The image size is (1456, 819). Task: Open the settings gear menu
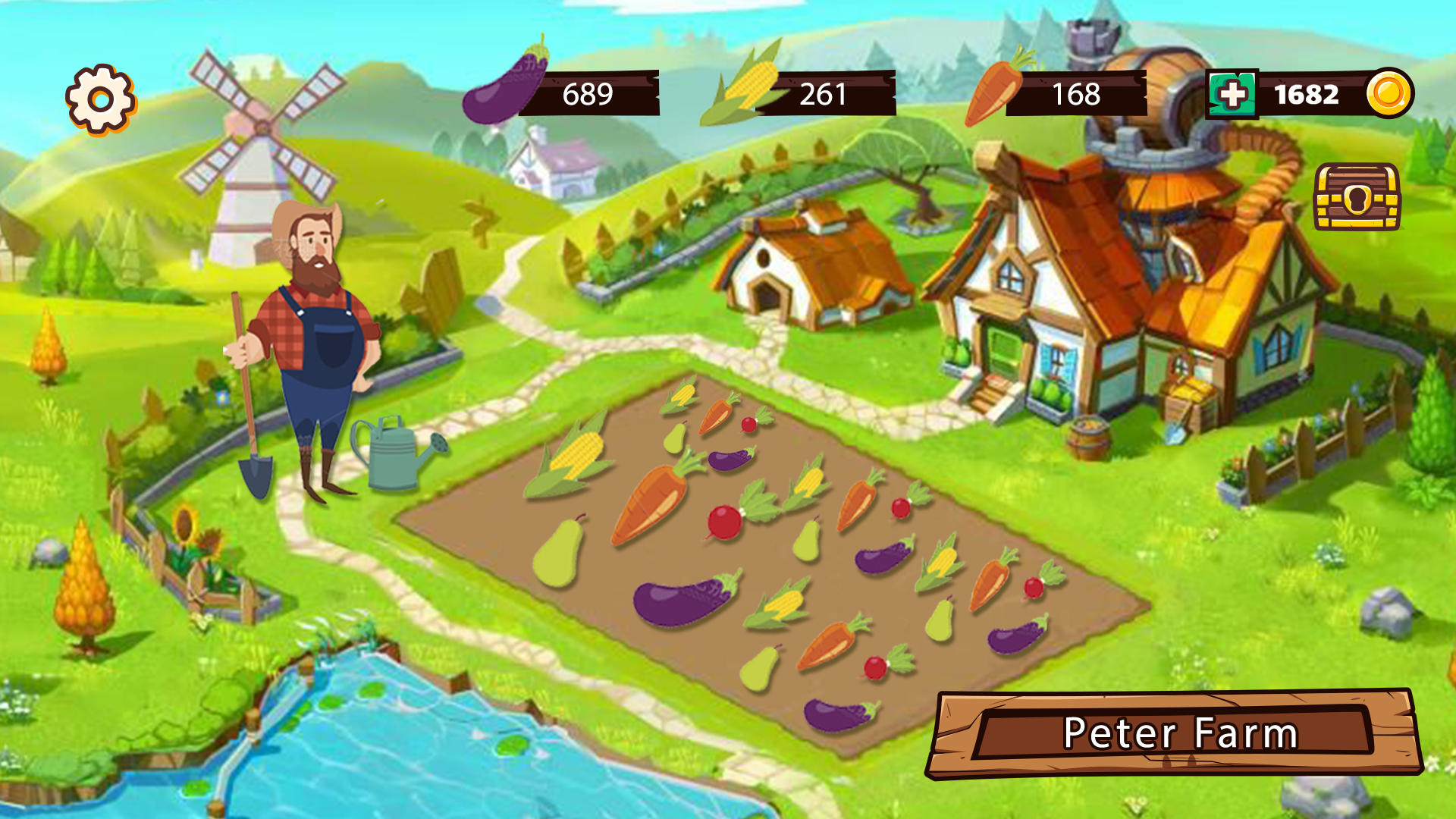click(99, 97)
